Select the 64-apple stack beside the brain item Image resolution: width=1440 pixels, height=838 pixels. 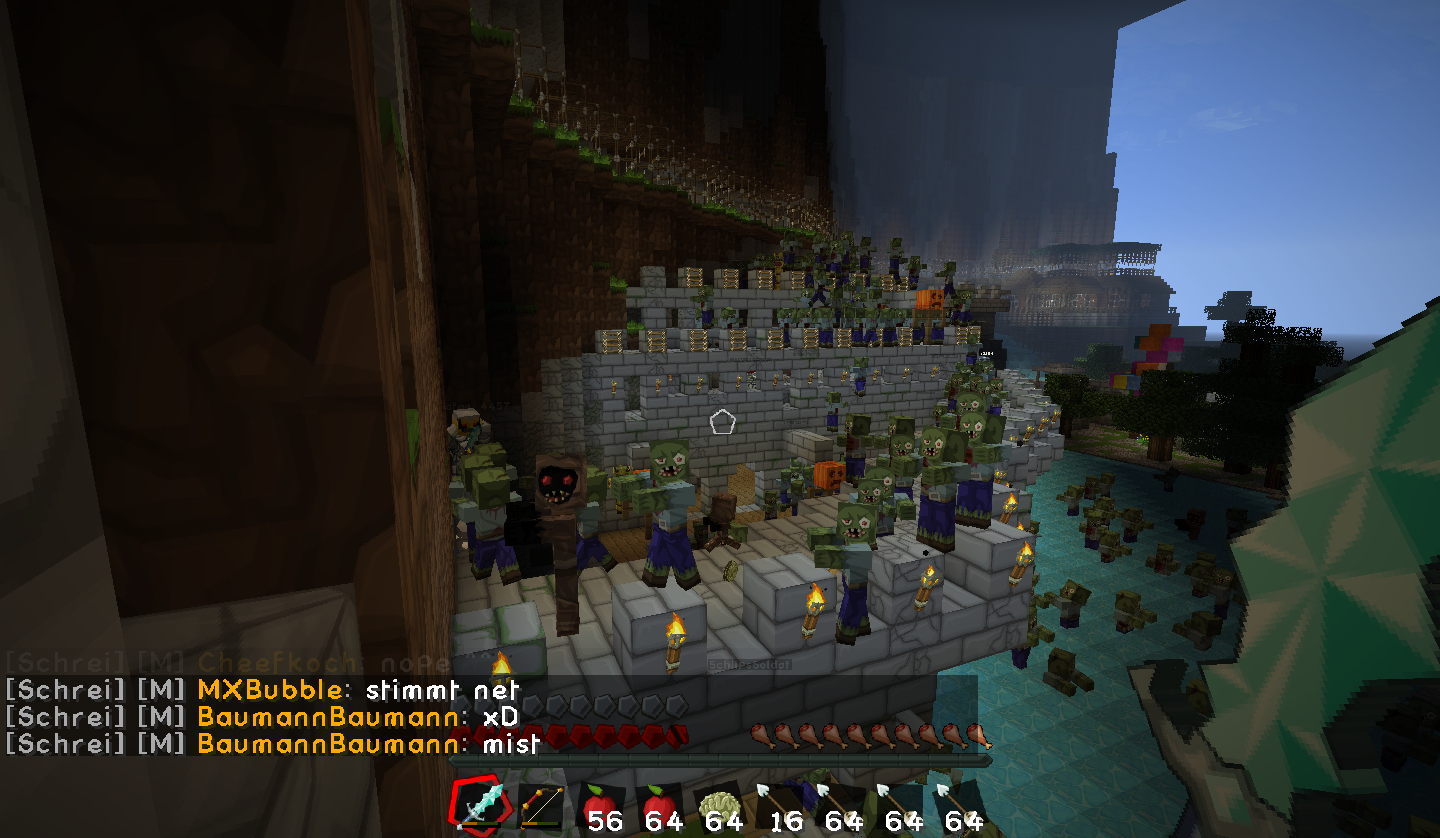click(x=659, y=806)
